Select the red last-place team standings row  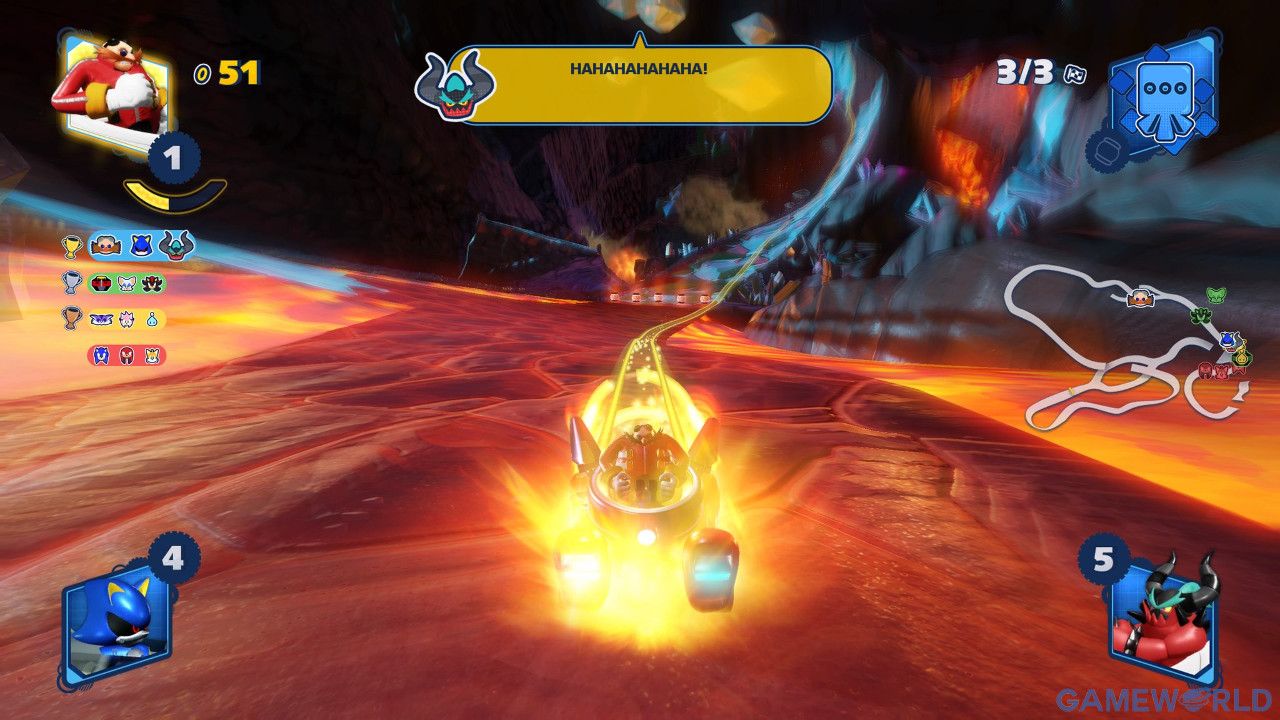[x=126, y=356]
